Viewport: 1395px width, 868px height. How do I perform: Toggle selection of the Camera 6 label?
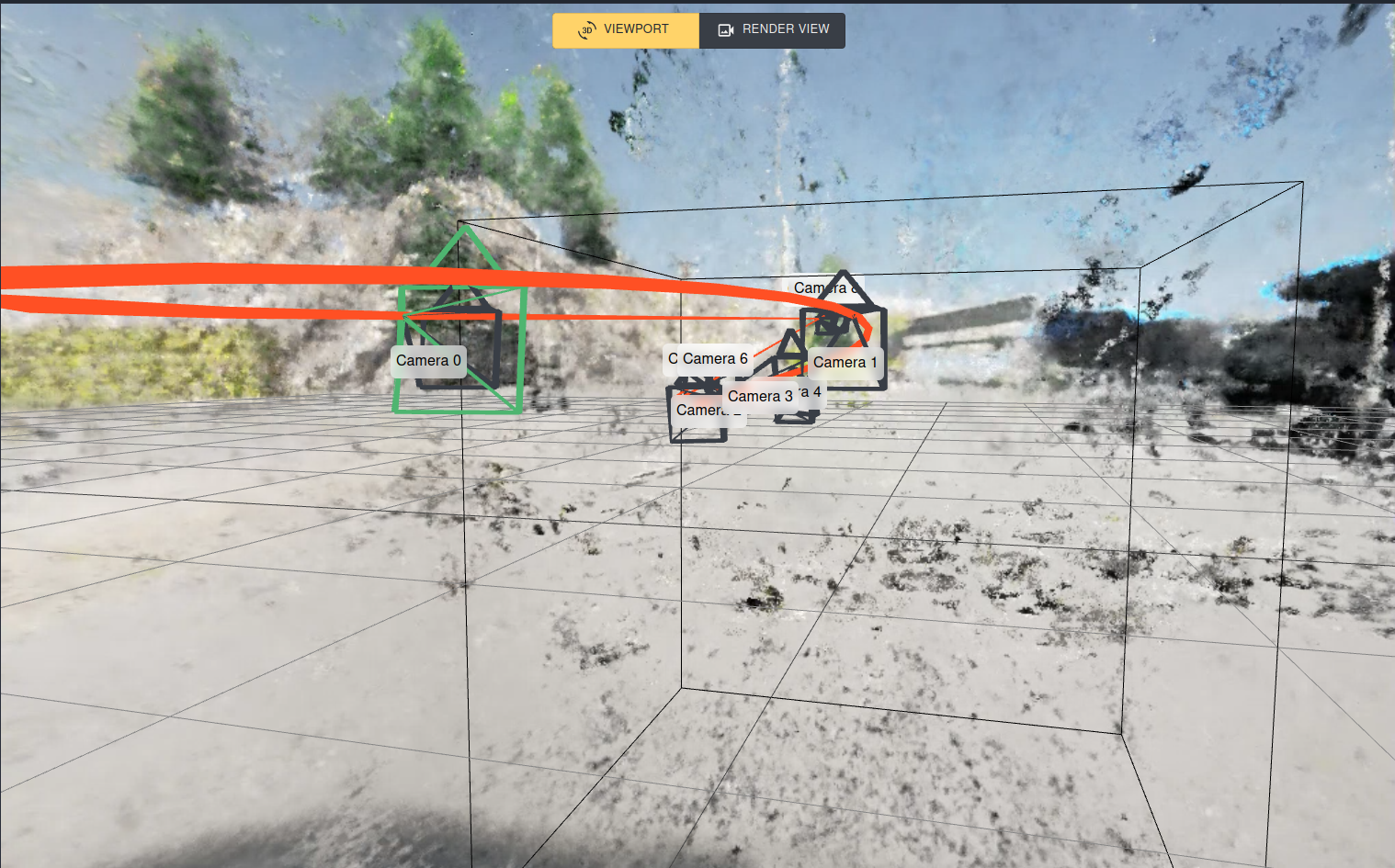714,358
